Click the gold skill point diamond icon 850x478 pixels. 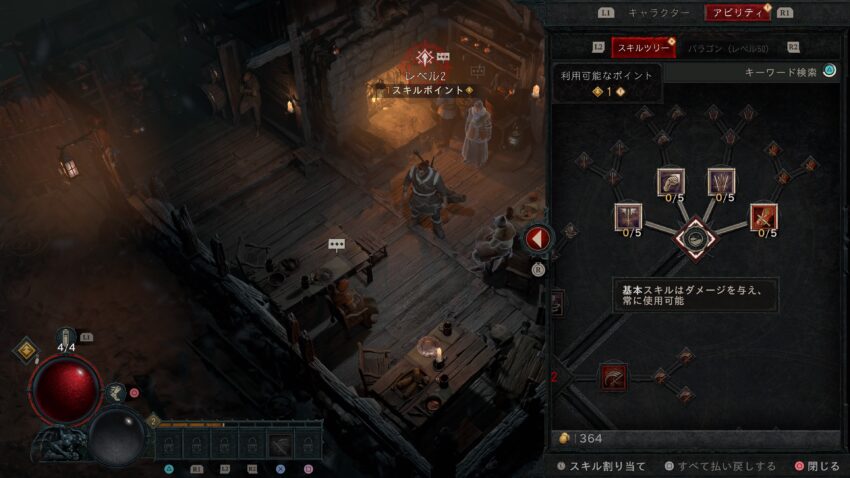(x=25, y=351)
